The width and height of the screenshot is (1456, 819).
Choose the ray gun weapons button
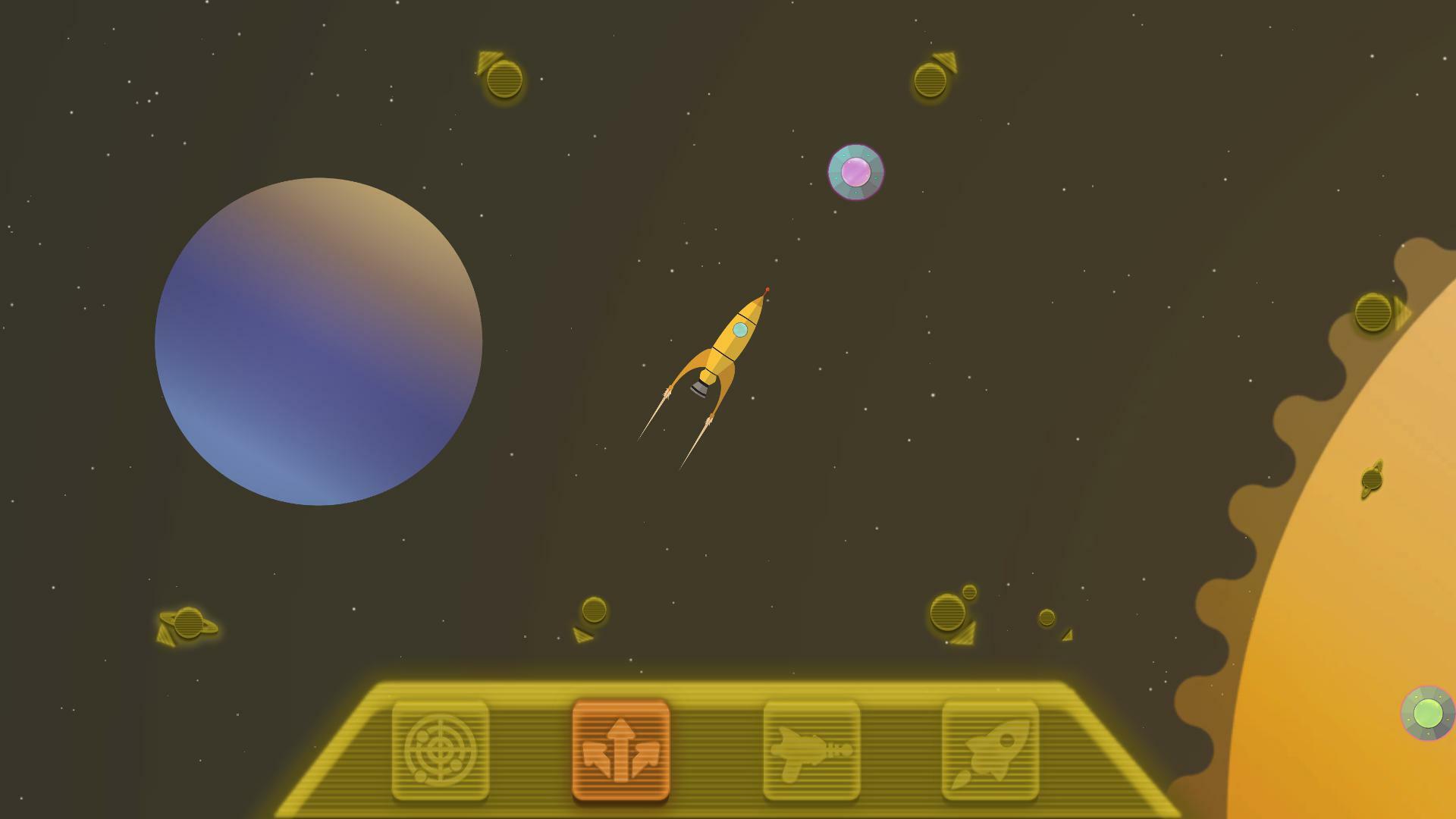coord(811,750)
